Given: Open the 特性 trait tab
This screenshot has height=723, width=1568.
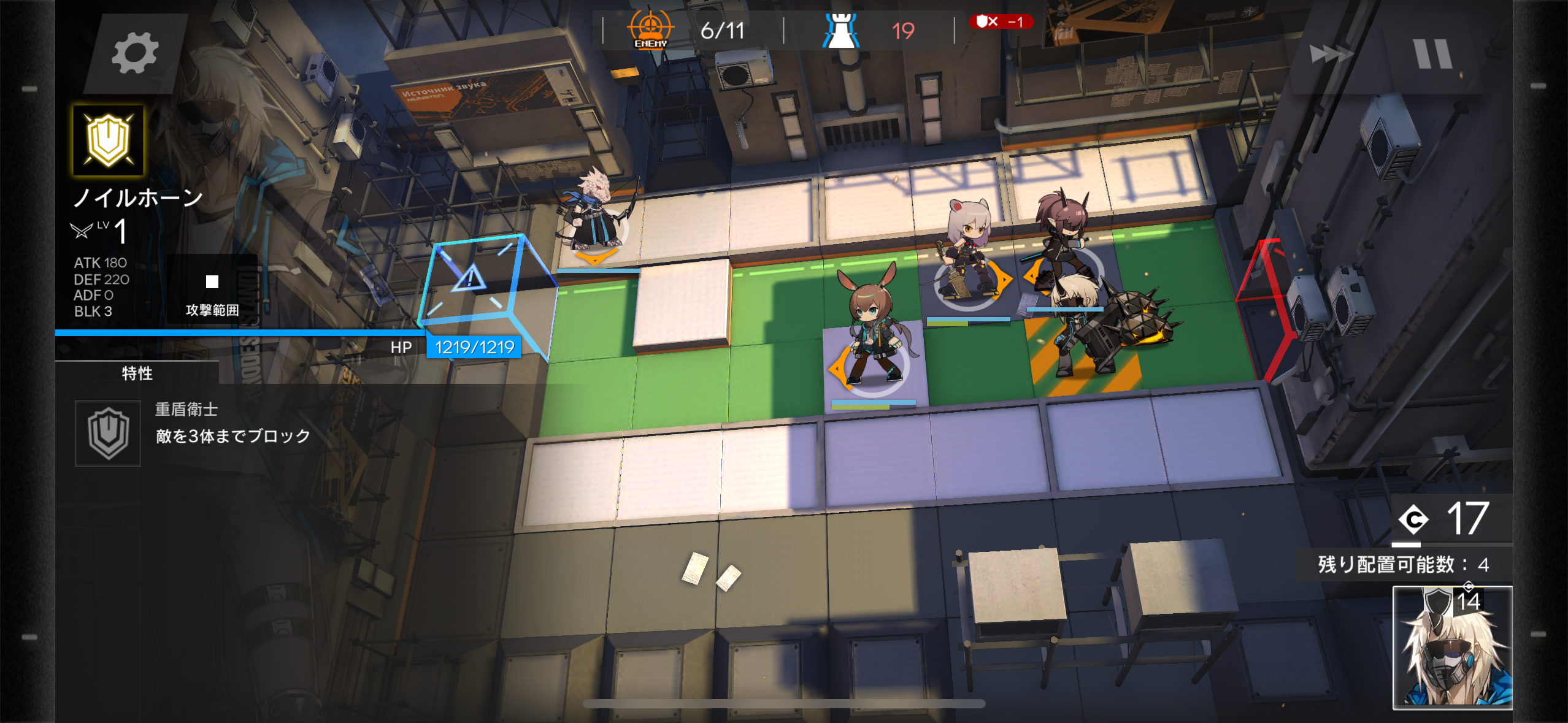Looking at the screenshot, I should [137, 373].
